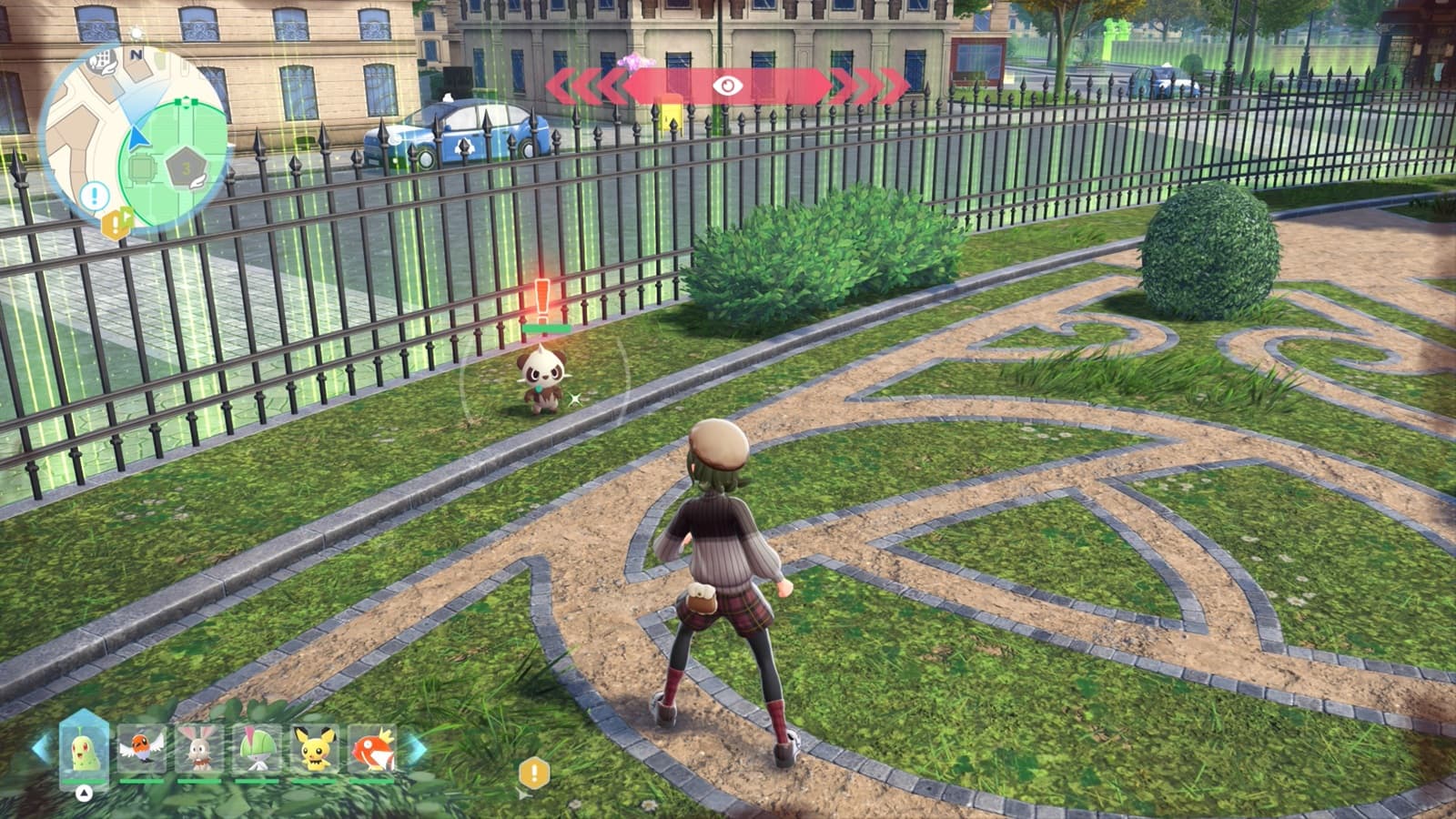Select Chikorita in the party bar
Viewport: 1456px width, 819px height.
[84, 749]
